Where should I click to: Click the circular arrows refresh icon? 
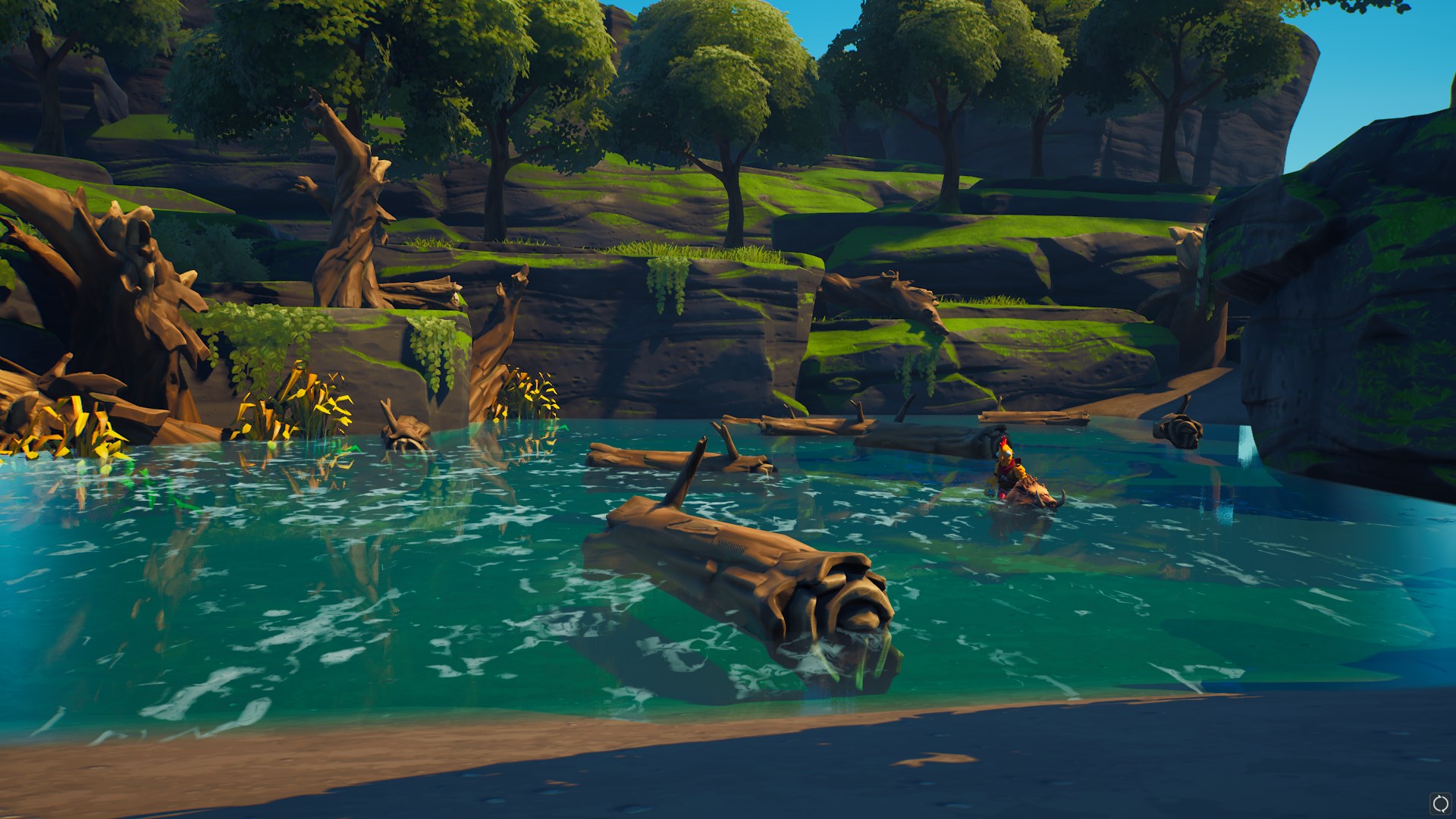coord(1440,803)
